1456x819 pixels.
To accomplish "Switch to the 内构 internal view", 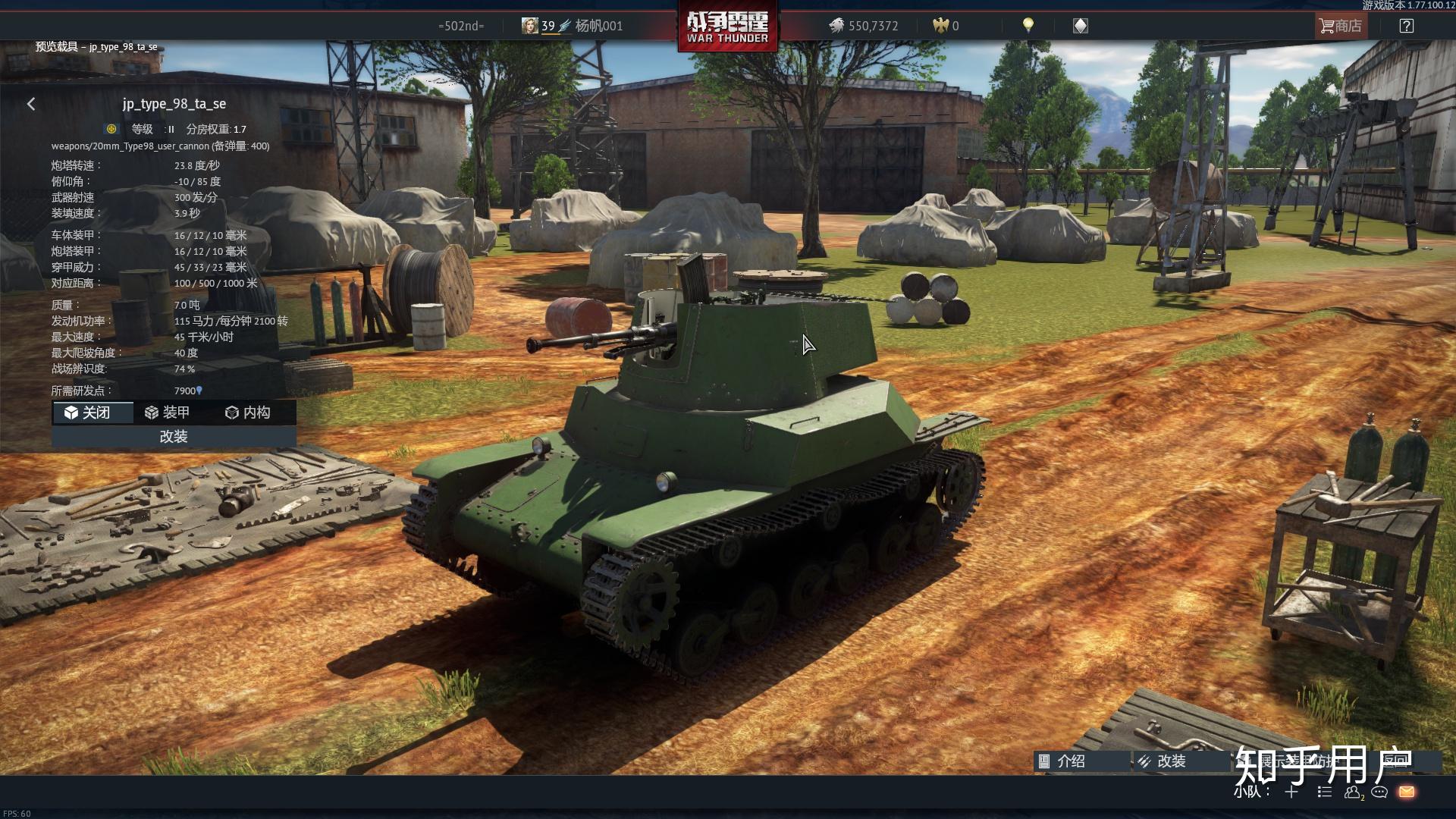I will pos(248,413).
